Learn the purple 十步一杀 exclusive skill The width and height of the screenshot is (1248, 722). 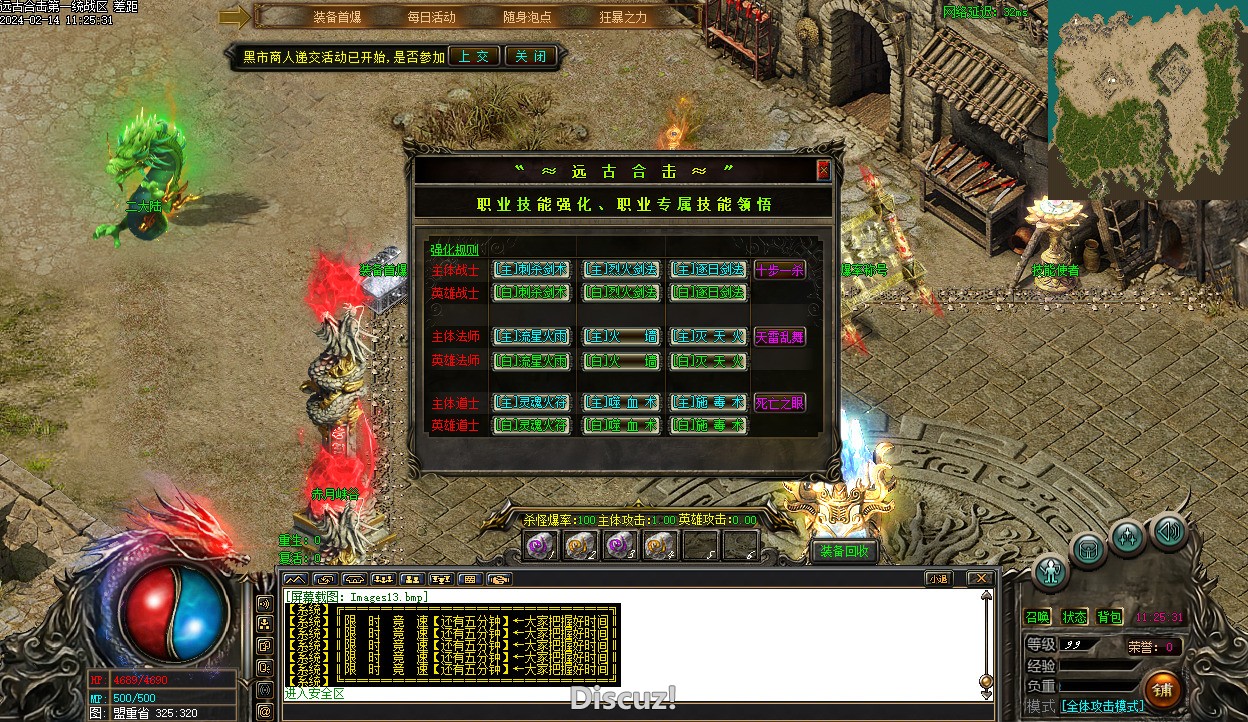click(780, 270)
